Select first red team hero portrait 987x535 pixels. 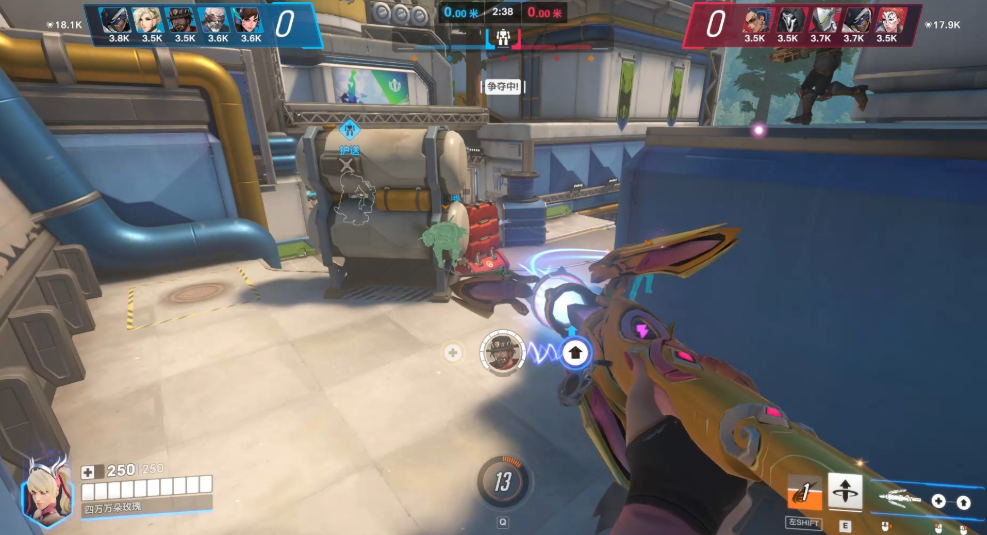(x=754, y=18)
